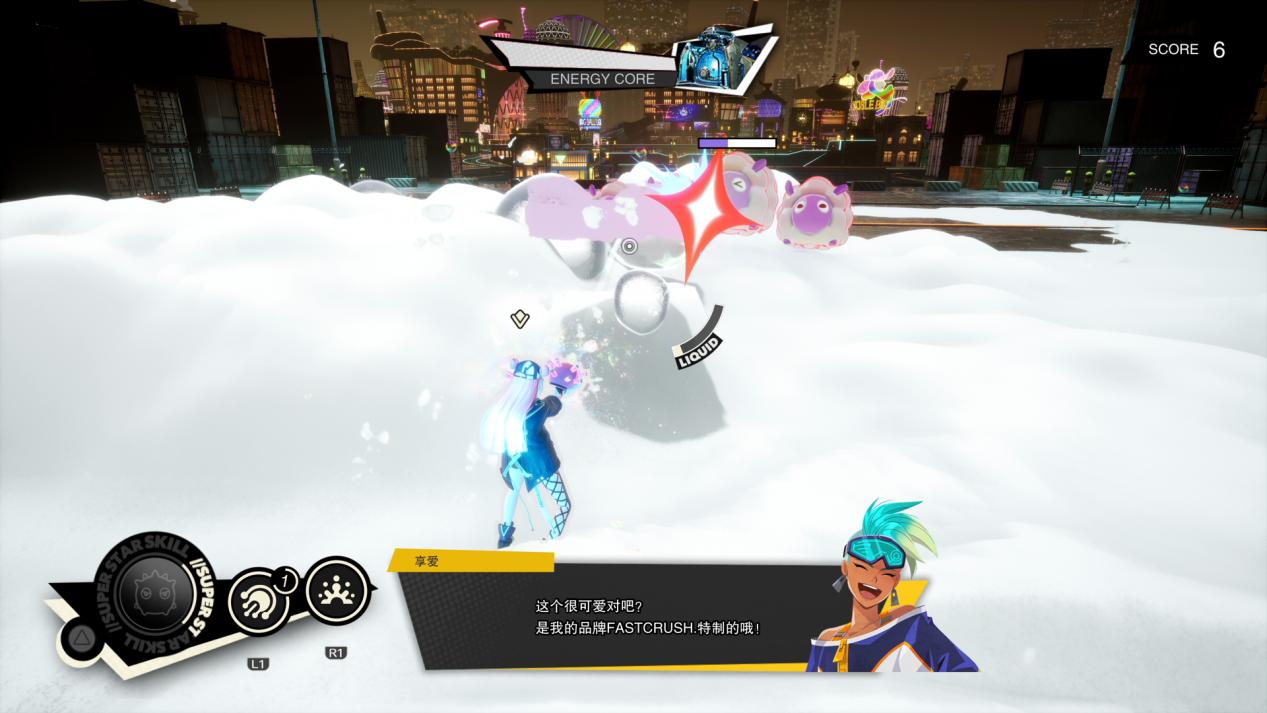Click the Energy Core machine thumbnail

click(715, 58)
